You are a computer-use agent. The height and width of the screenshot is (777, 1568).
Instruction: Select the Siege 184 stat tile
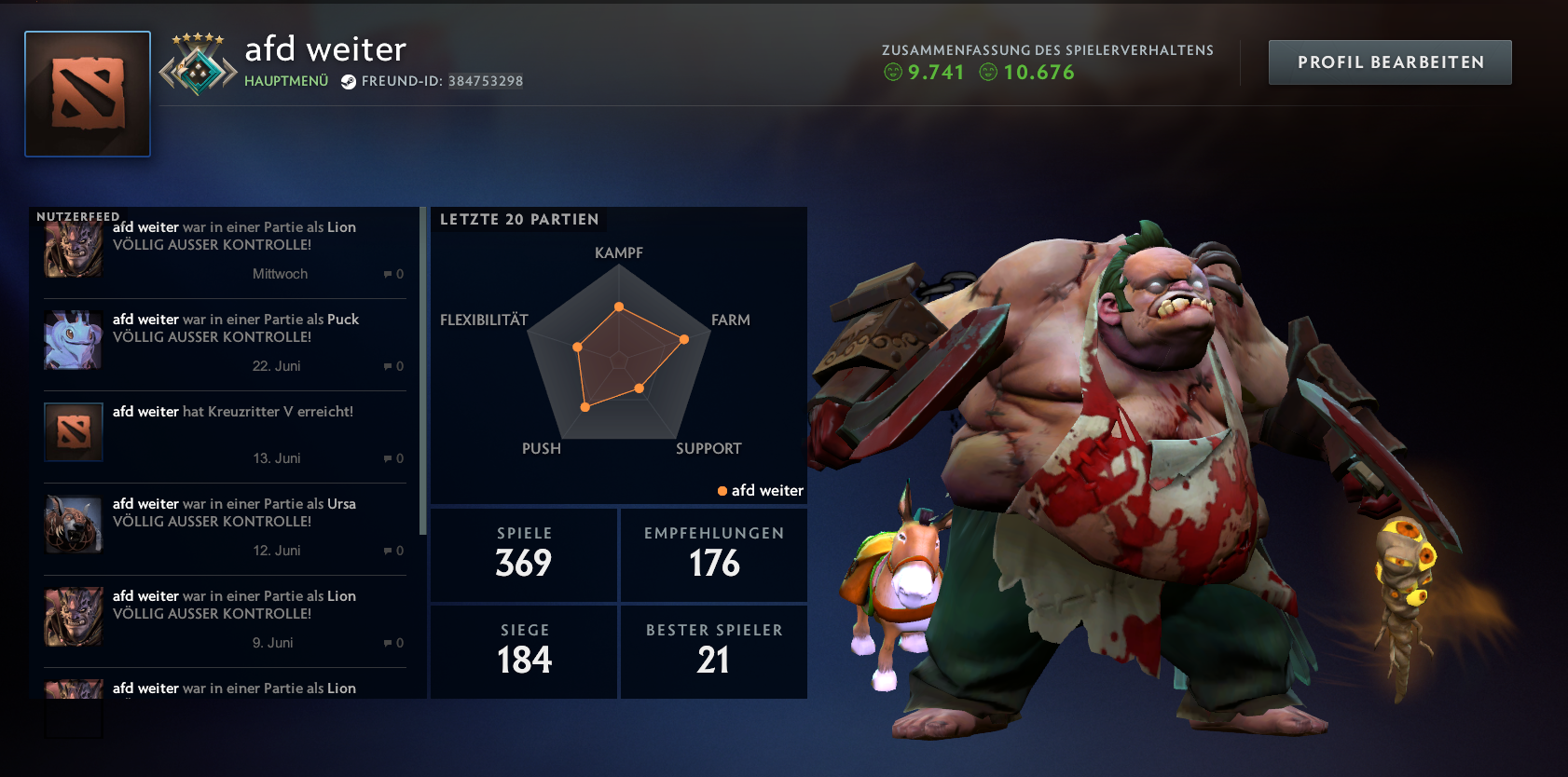coord(524,651)
